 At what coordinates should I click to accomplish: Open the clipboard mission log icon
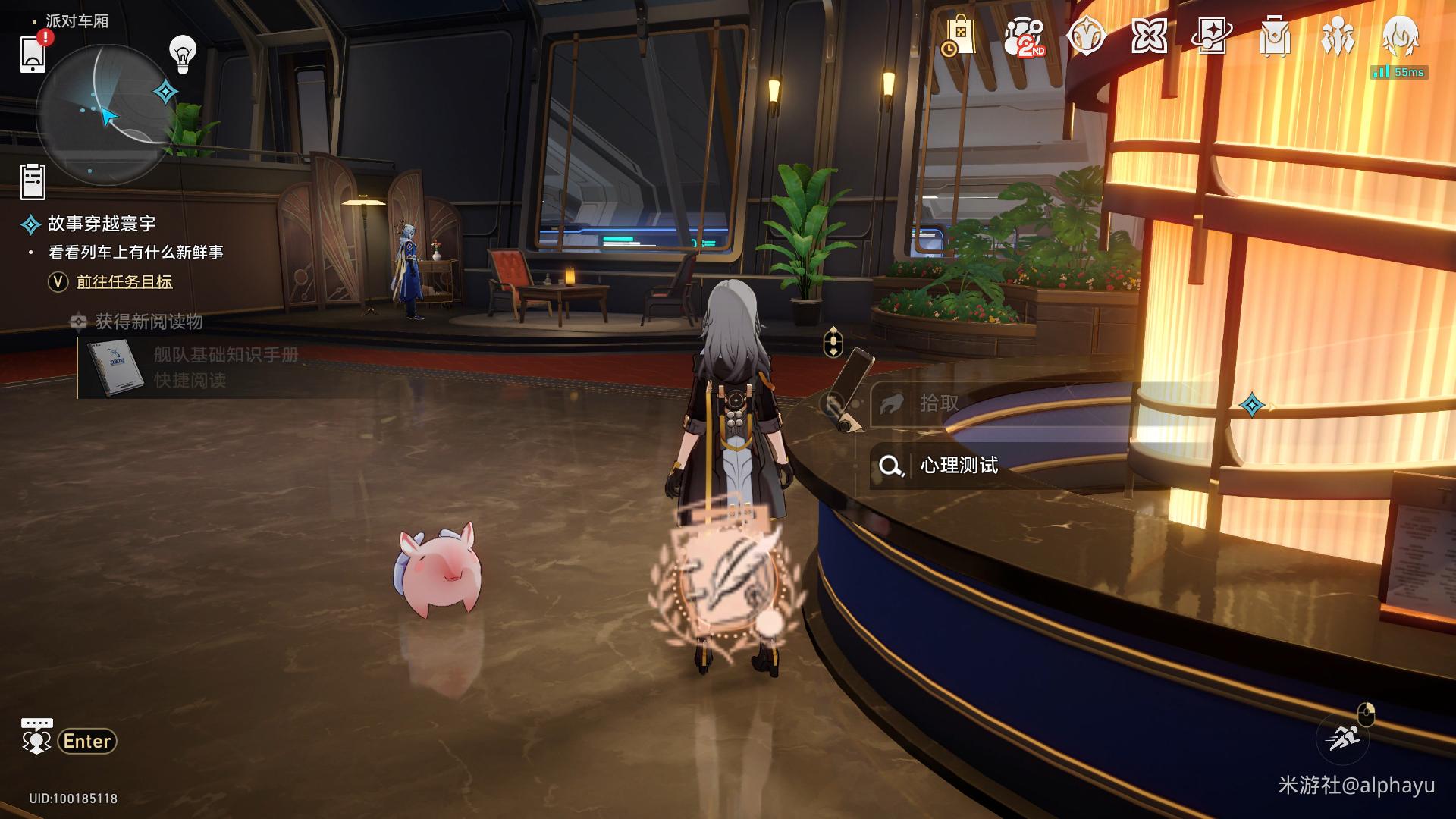[33, 181]
